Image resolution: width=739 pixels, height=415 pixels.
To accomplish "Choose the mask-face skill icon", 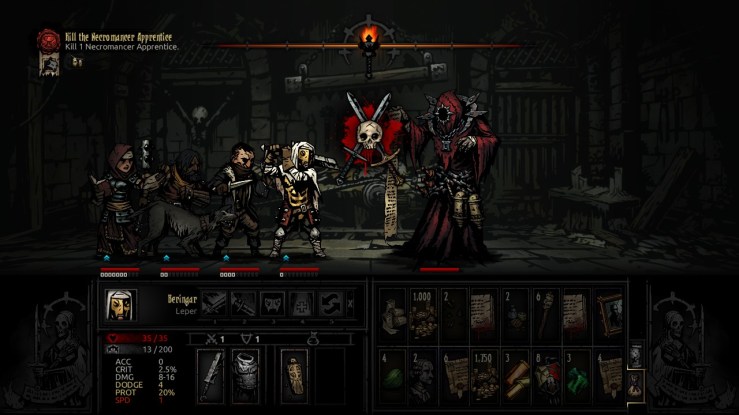I will click(273, 302).
